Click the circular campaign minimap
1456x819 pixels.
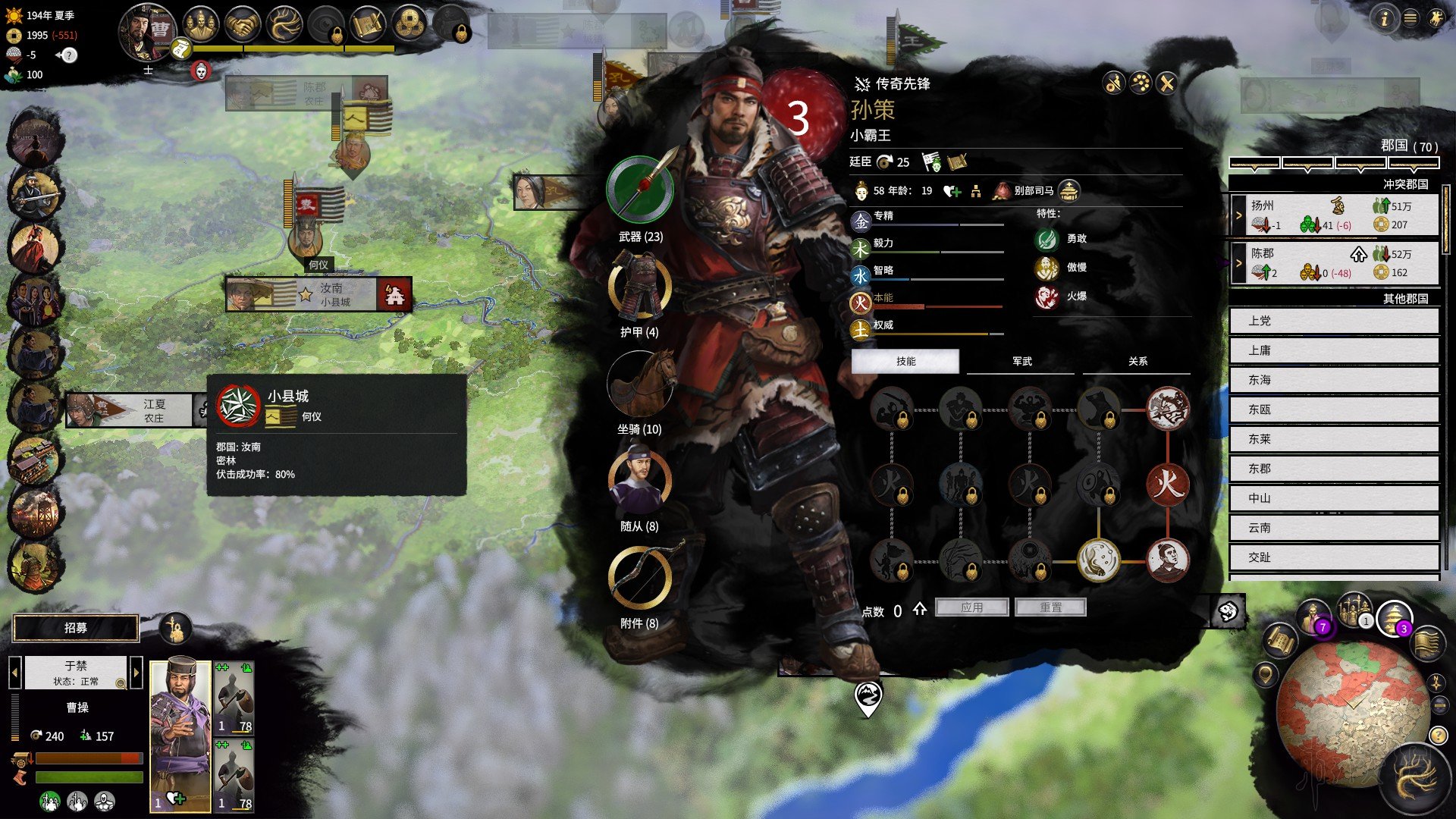click(1354, 713)
